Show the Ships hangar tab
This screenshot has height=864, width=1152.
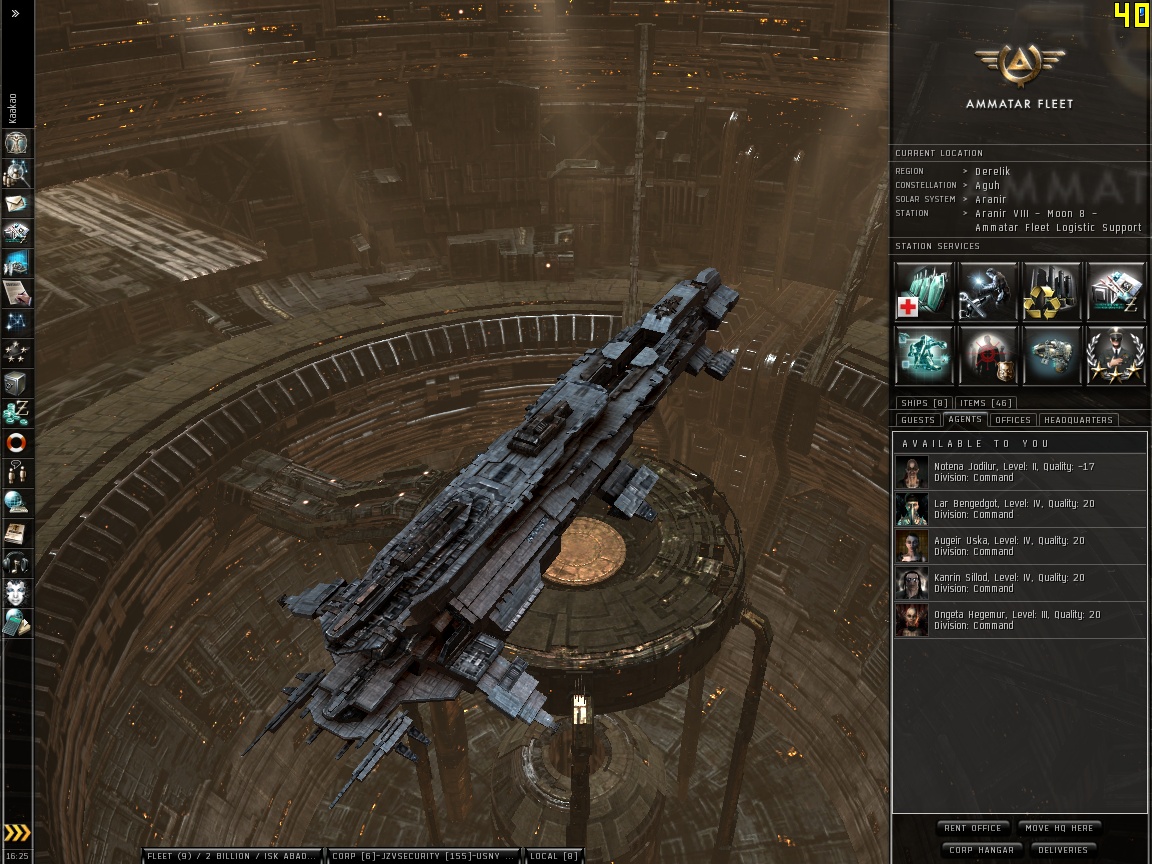pyautogui.click(x=923, y=403)
